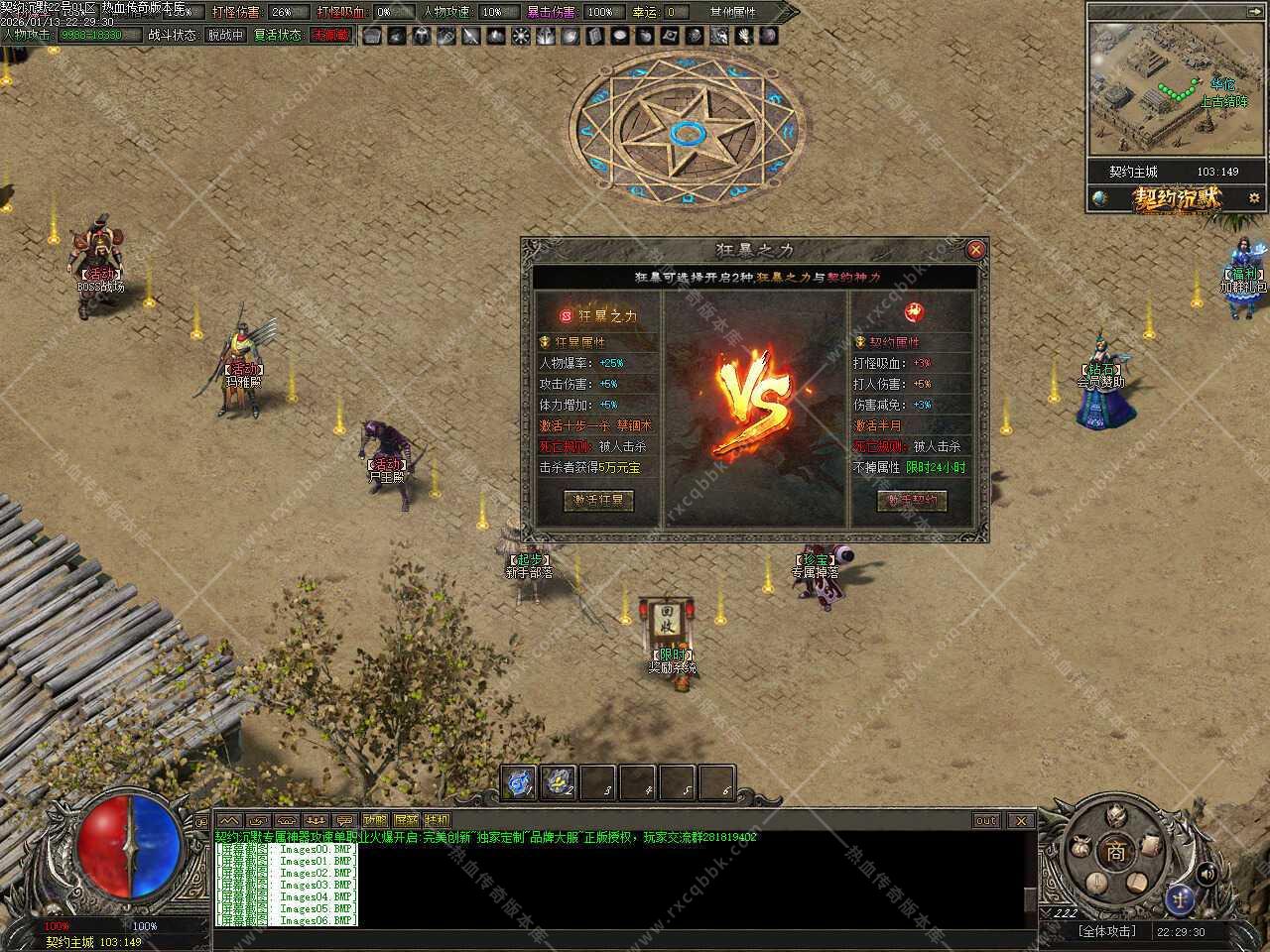Open the 其他属性 panel
Screen dimensions: 1270x952
[732, 12]
